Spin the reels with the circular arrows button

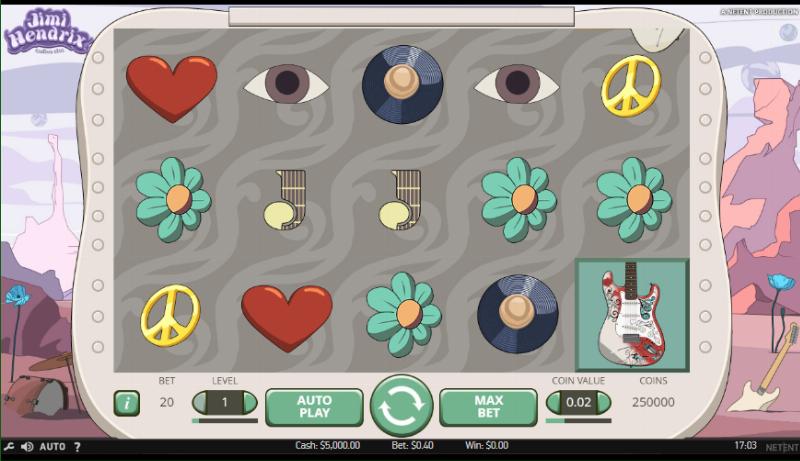[401, 406]
